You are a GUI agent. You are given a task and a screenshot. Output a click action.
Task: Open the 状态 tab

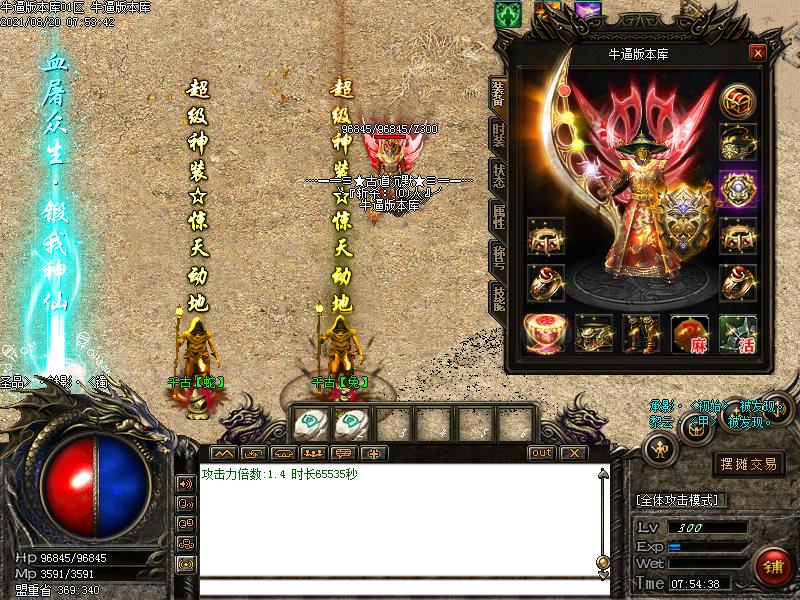[498, 176]
